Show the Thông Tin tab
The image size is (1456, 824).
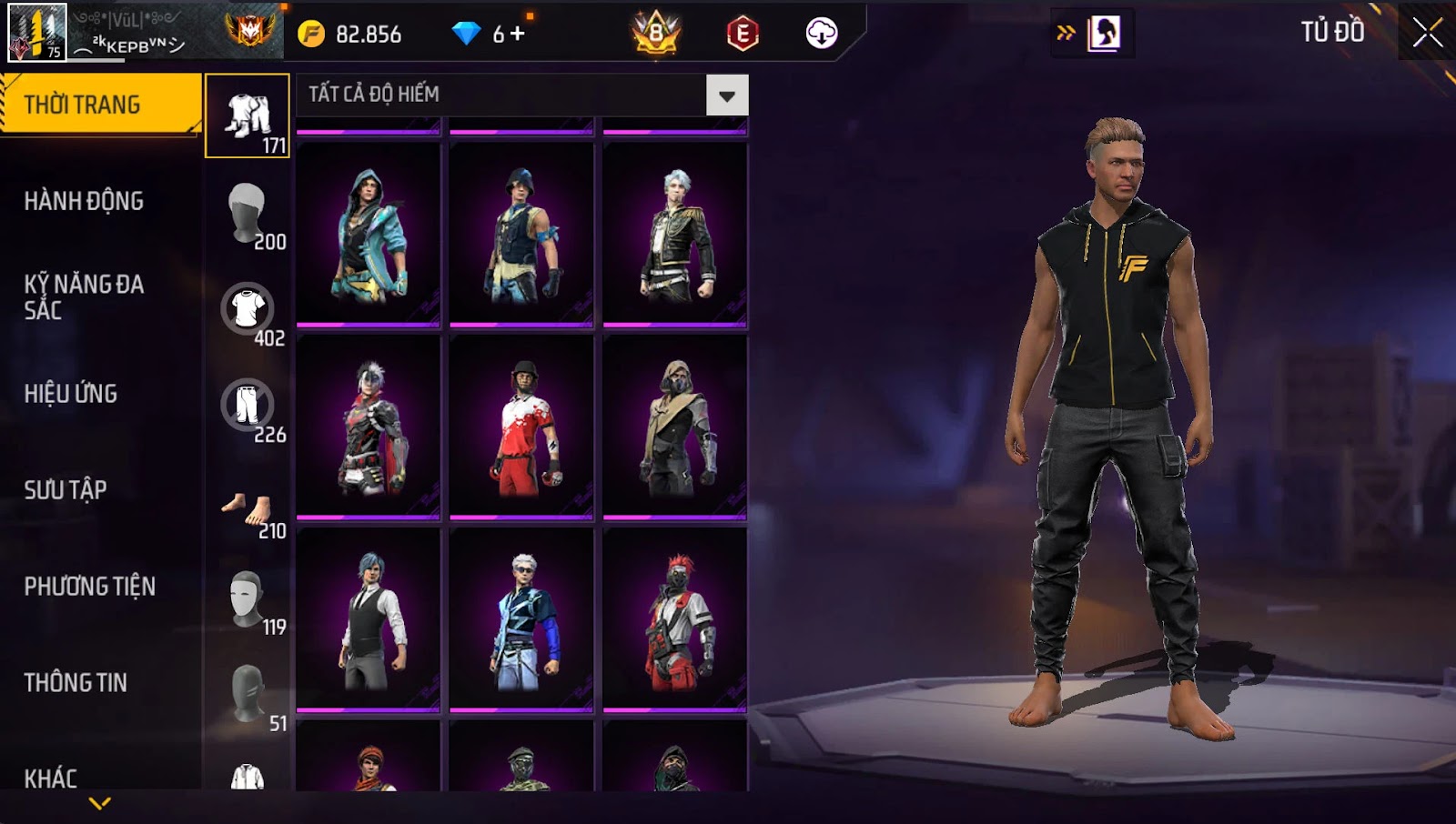click(76, 683)
